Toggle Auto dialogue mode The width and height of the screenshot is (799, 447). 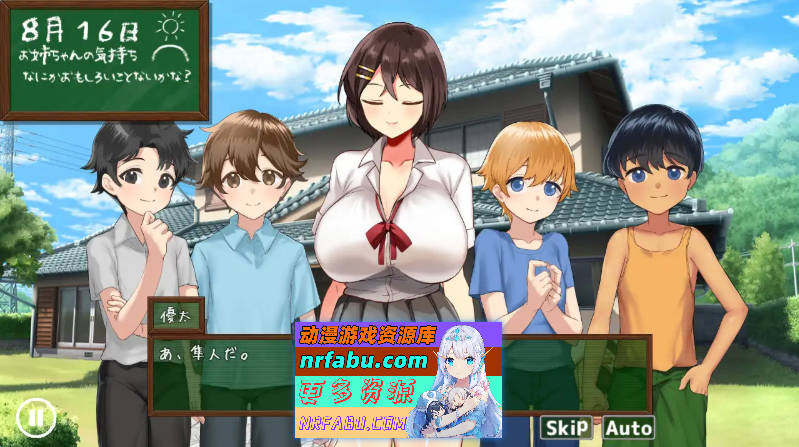pyautogui.click(x=628, y=427)
